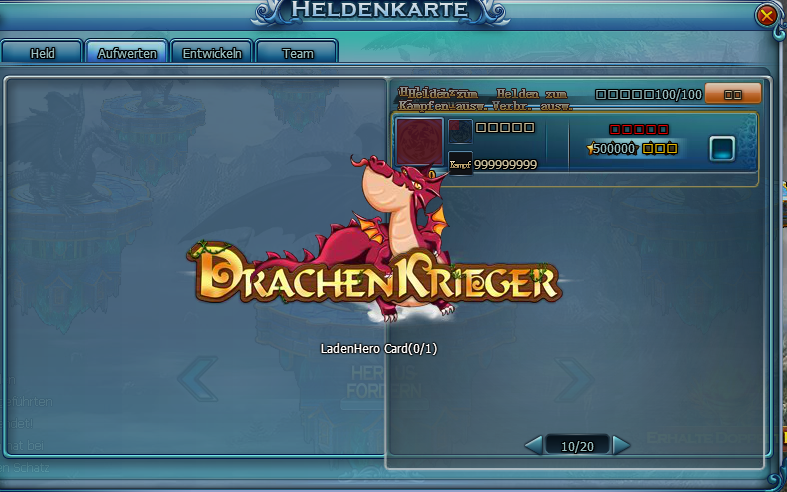Advance to the next hero list page
Screen dimensions: 787x492
click(622, 444)
